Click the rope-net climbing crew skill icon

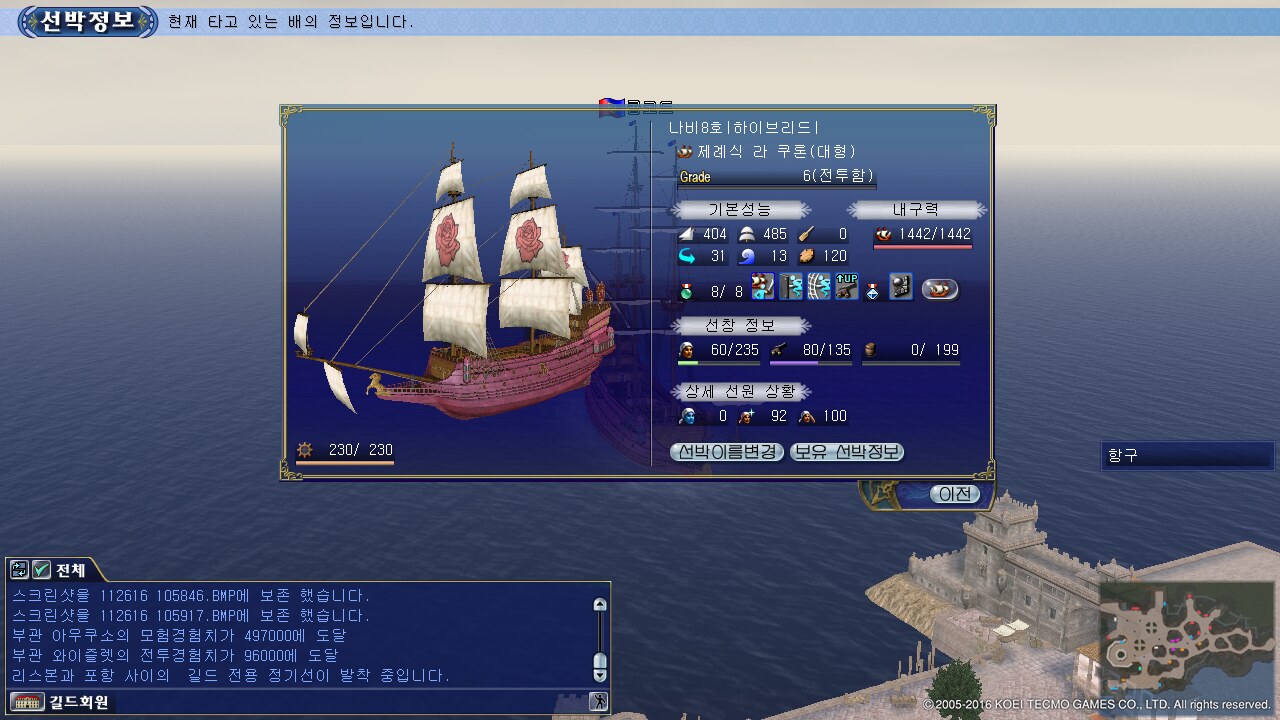pyautogui.click(x=819, y=287)
